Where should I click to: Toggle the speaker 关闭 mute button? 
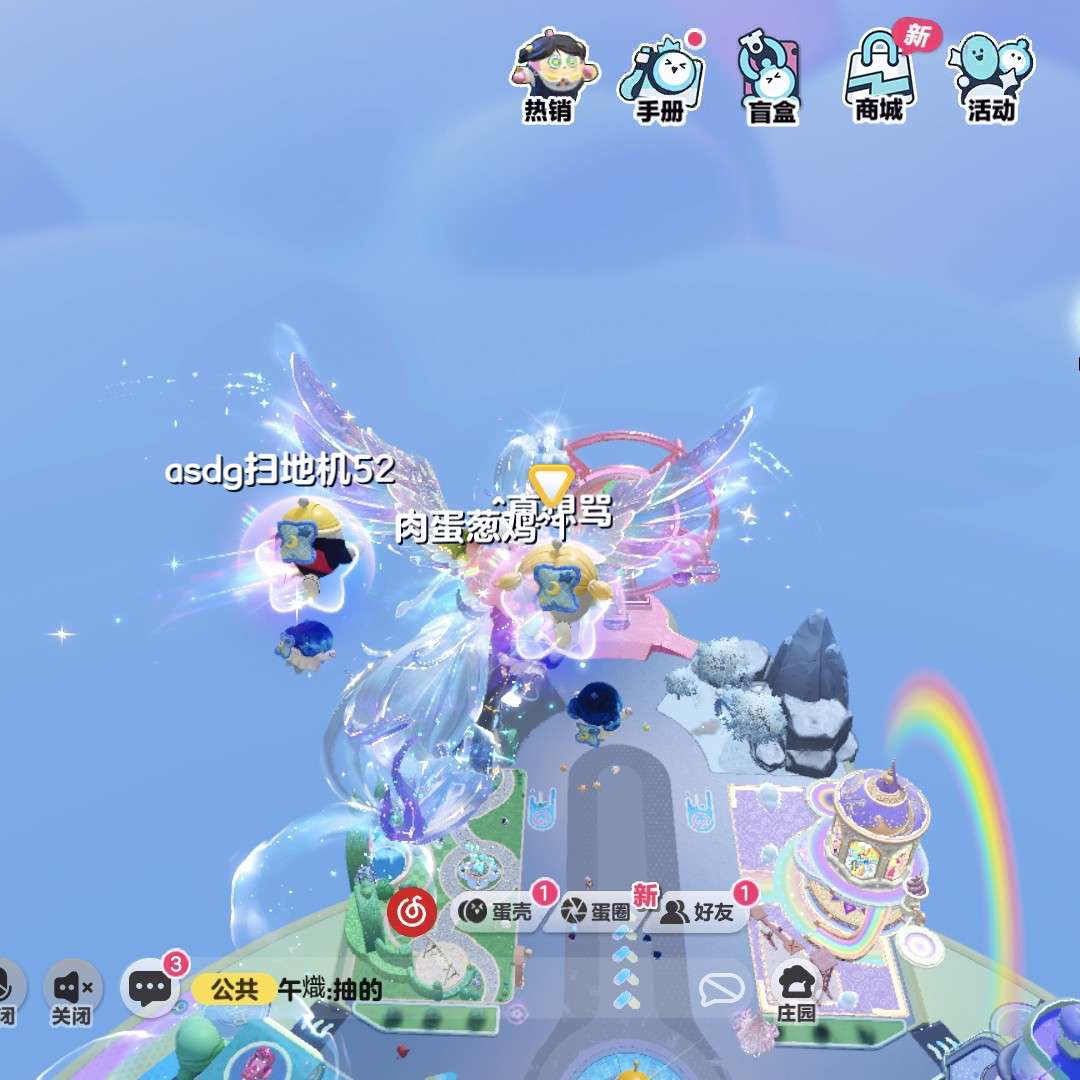[73, 990]
